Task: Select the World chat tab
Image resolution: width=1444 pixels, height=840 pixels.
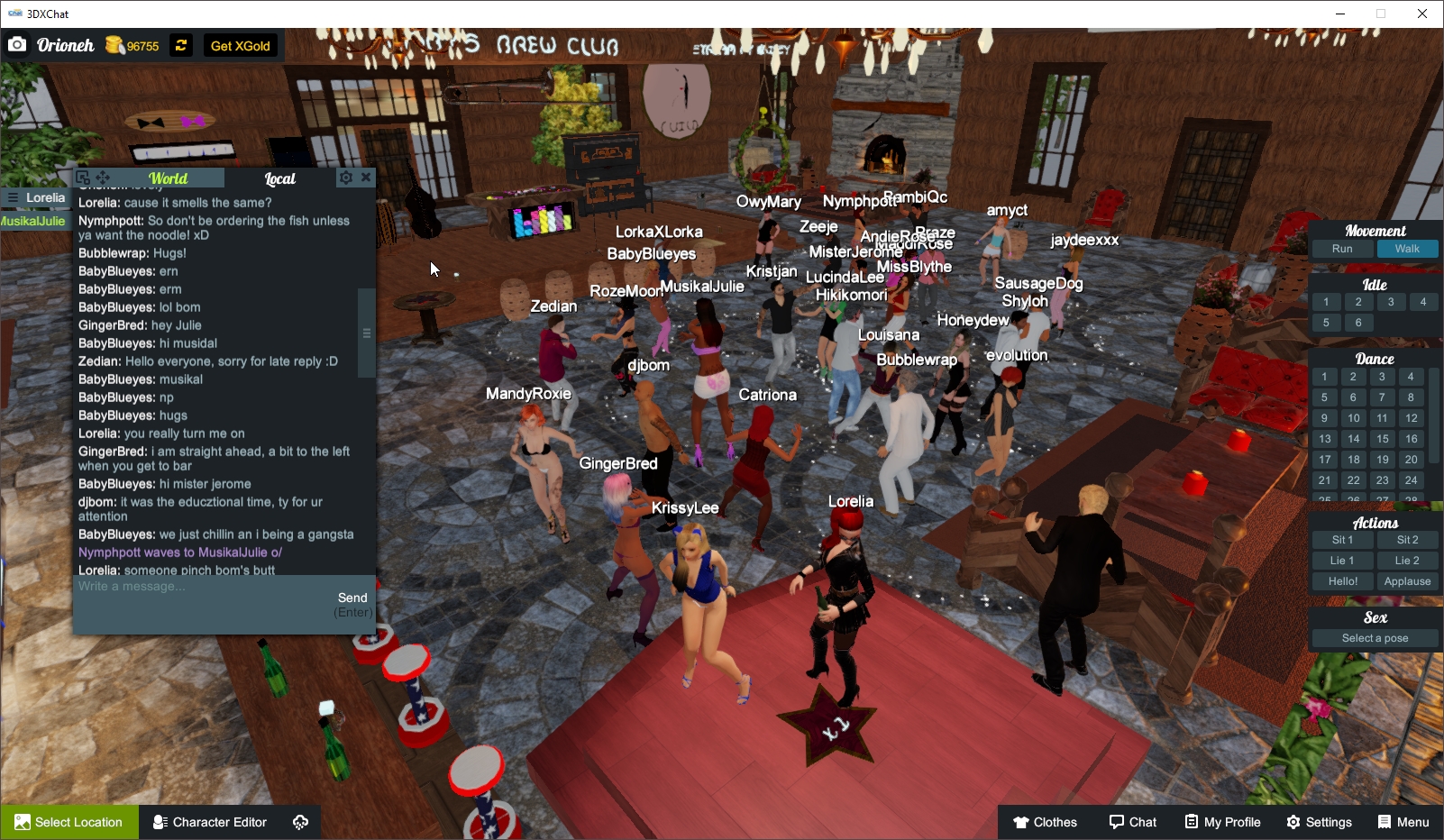Action: 168,178
